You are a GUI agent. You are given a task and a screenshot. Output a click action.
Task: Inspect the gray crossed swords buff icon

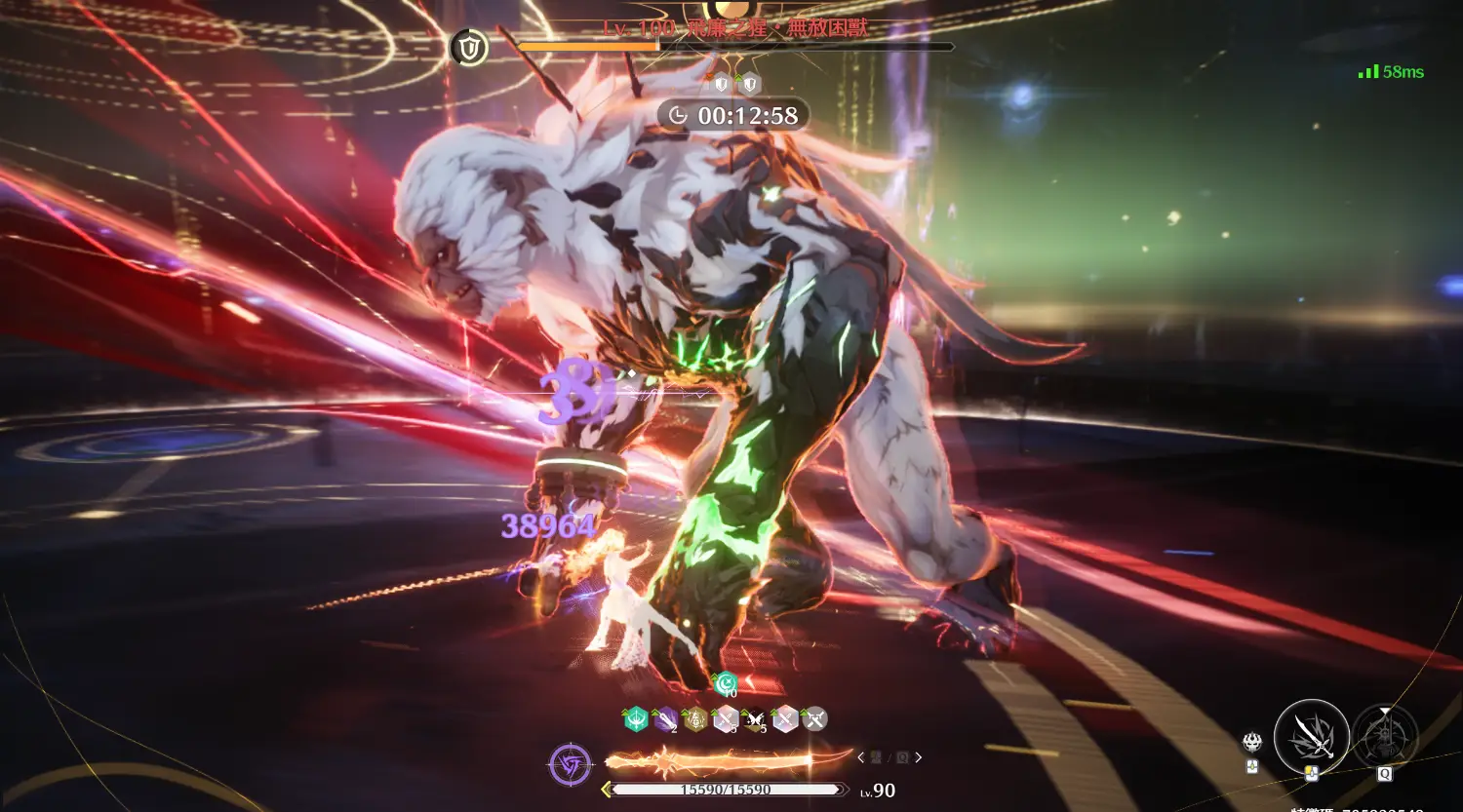814,719
